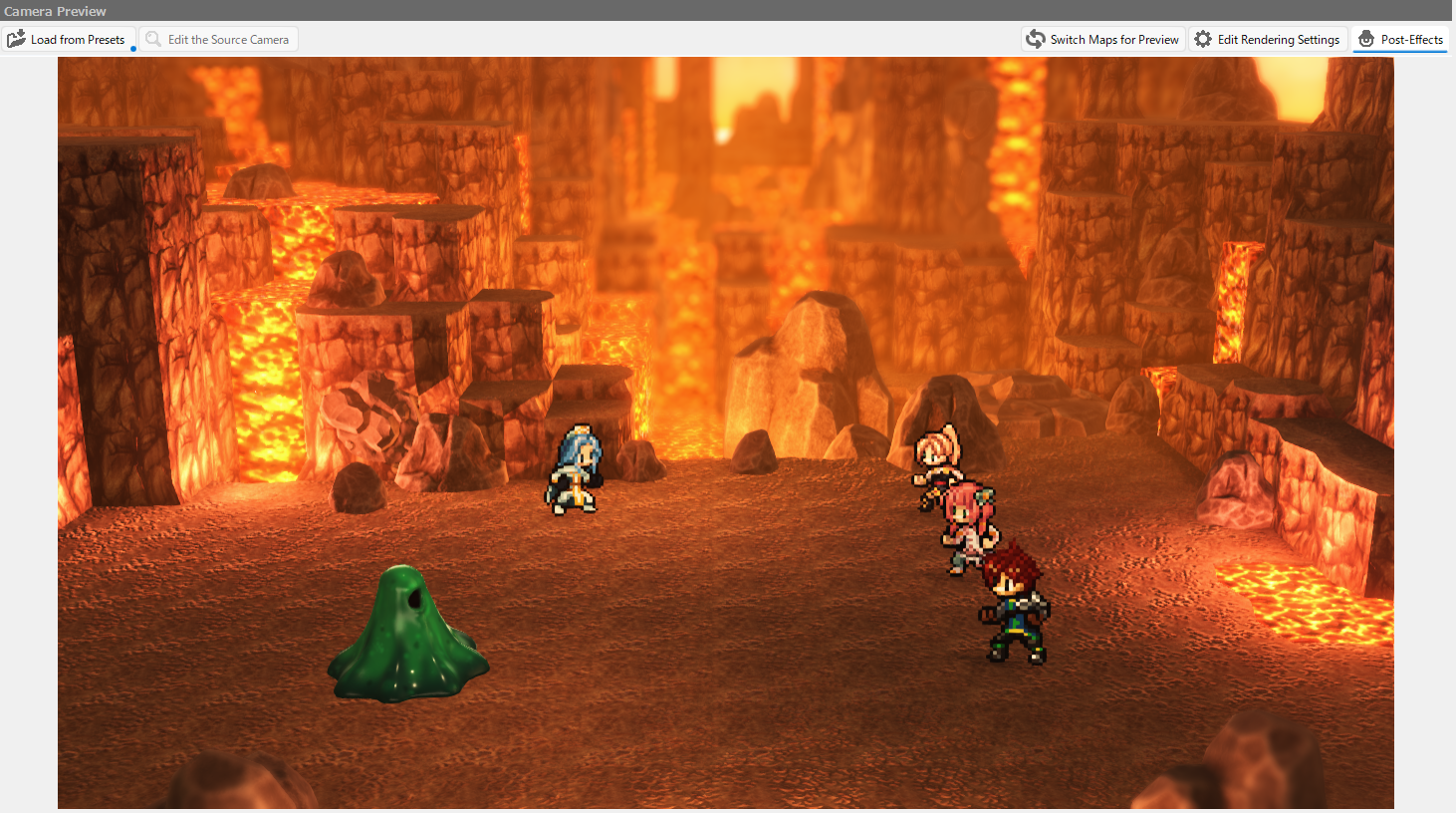The width and height of the screenshot is (1456, 813).
Task: Click the center of the camera preview viewport
Action: (x=726, y=433)
